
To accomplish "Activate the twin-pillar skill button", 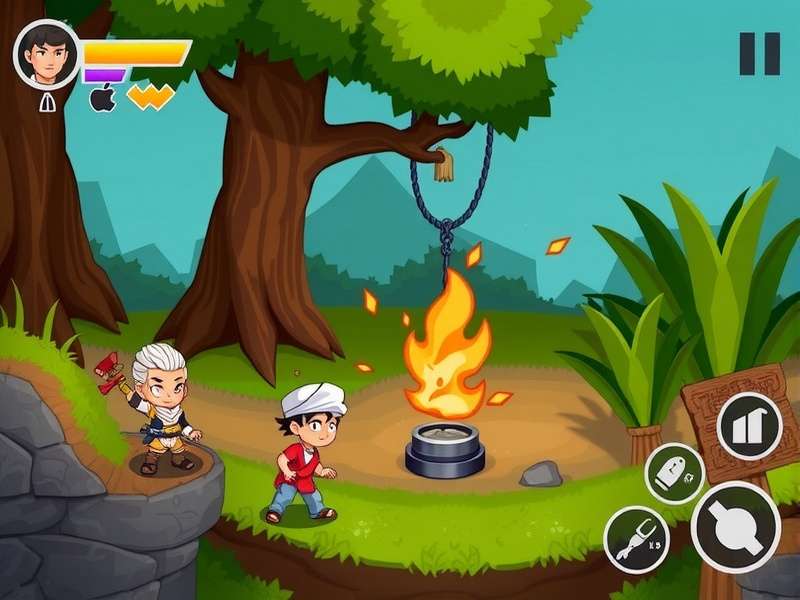I will coord(749,425).
